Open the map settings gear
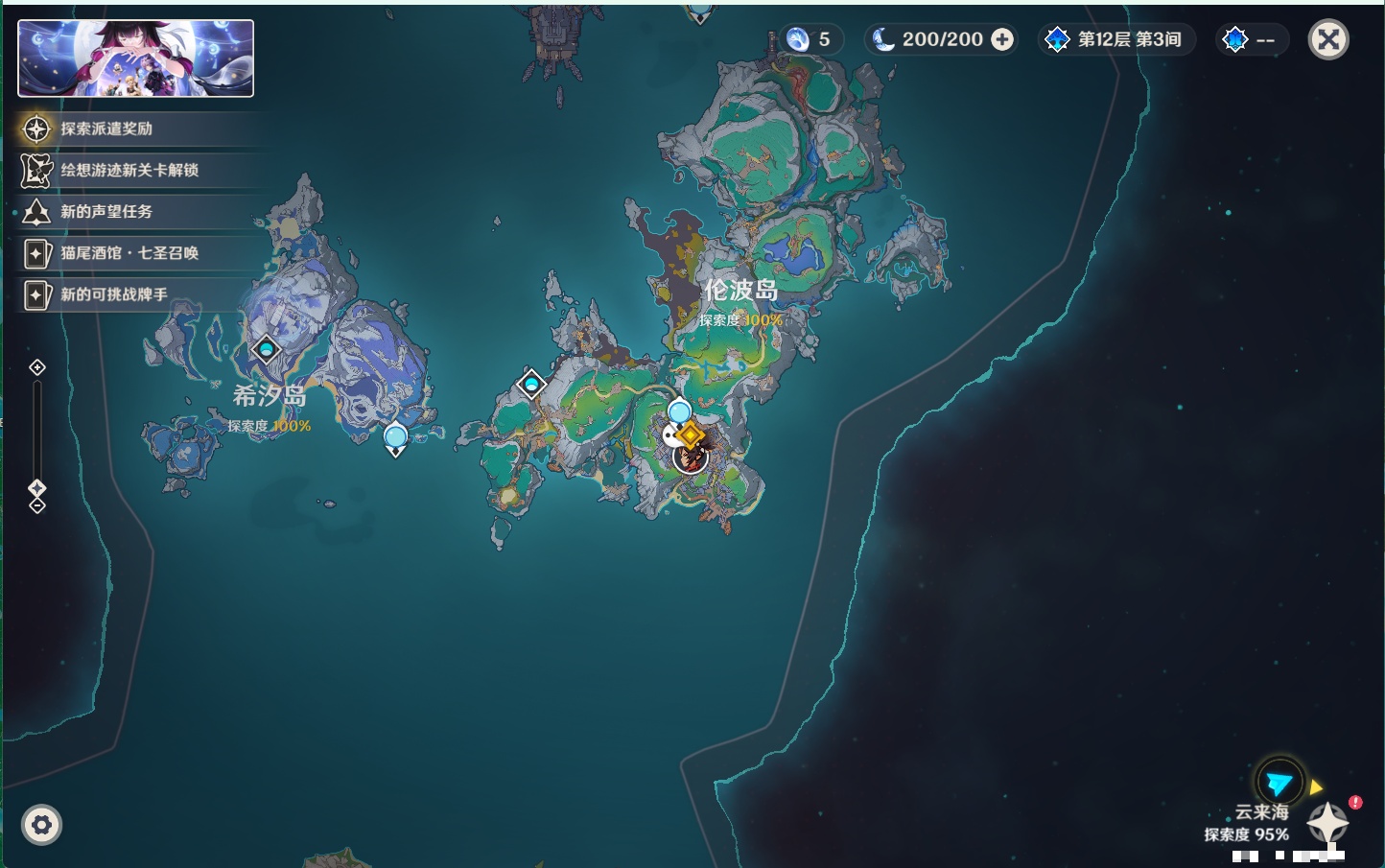1385x868 pixels. click(x=41, y=825)
